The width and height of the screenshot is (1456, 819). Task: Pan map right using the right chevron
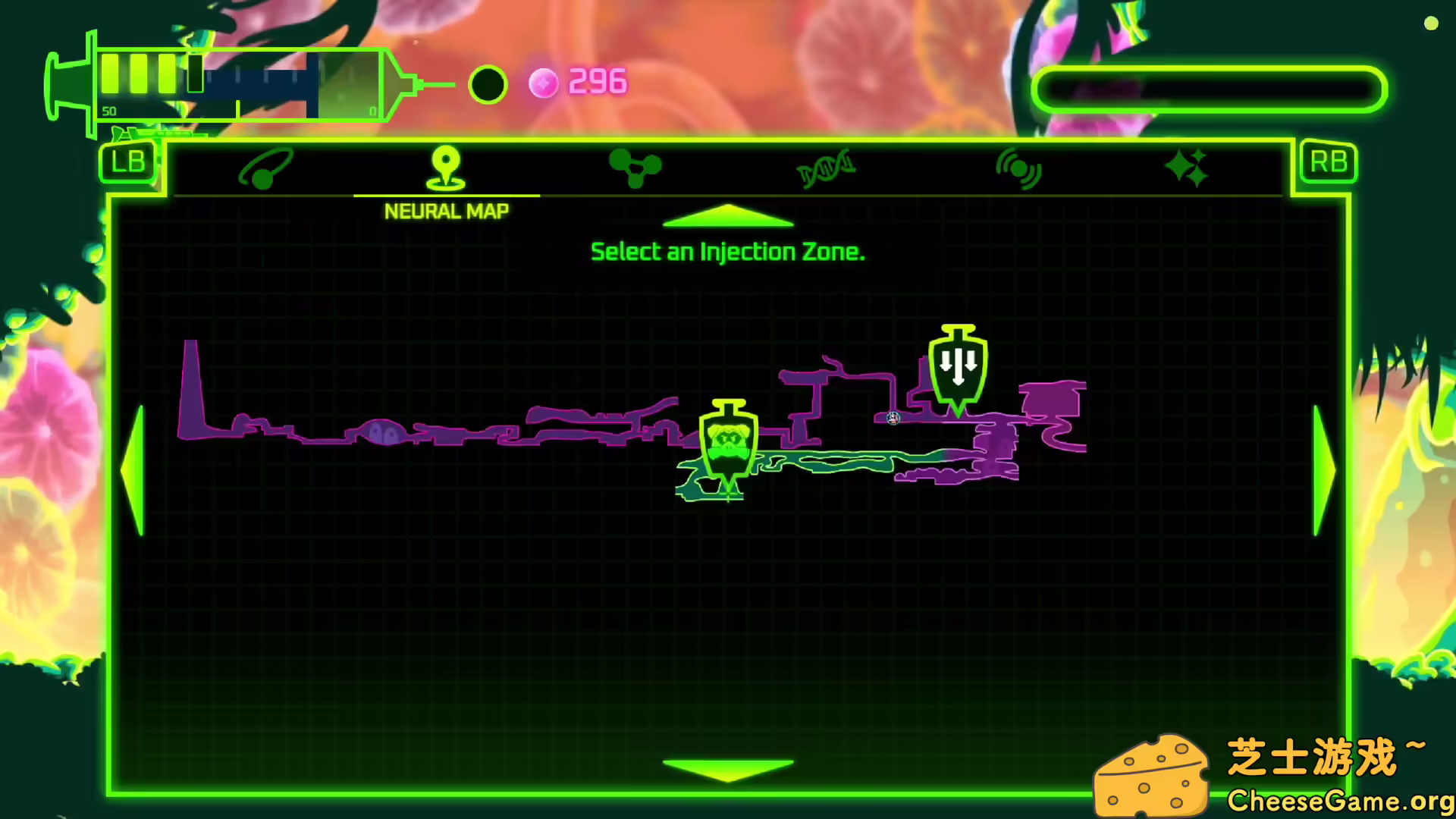click(1324, 470)
